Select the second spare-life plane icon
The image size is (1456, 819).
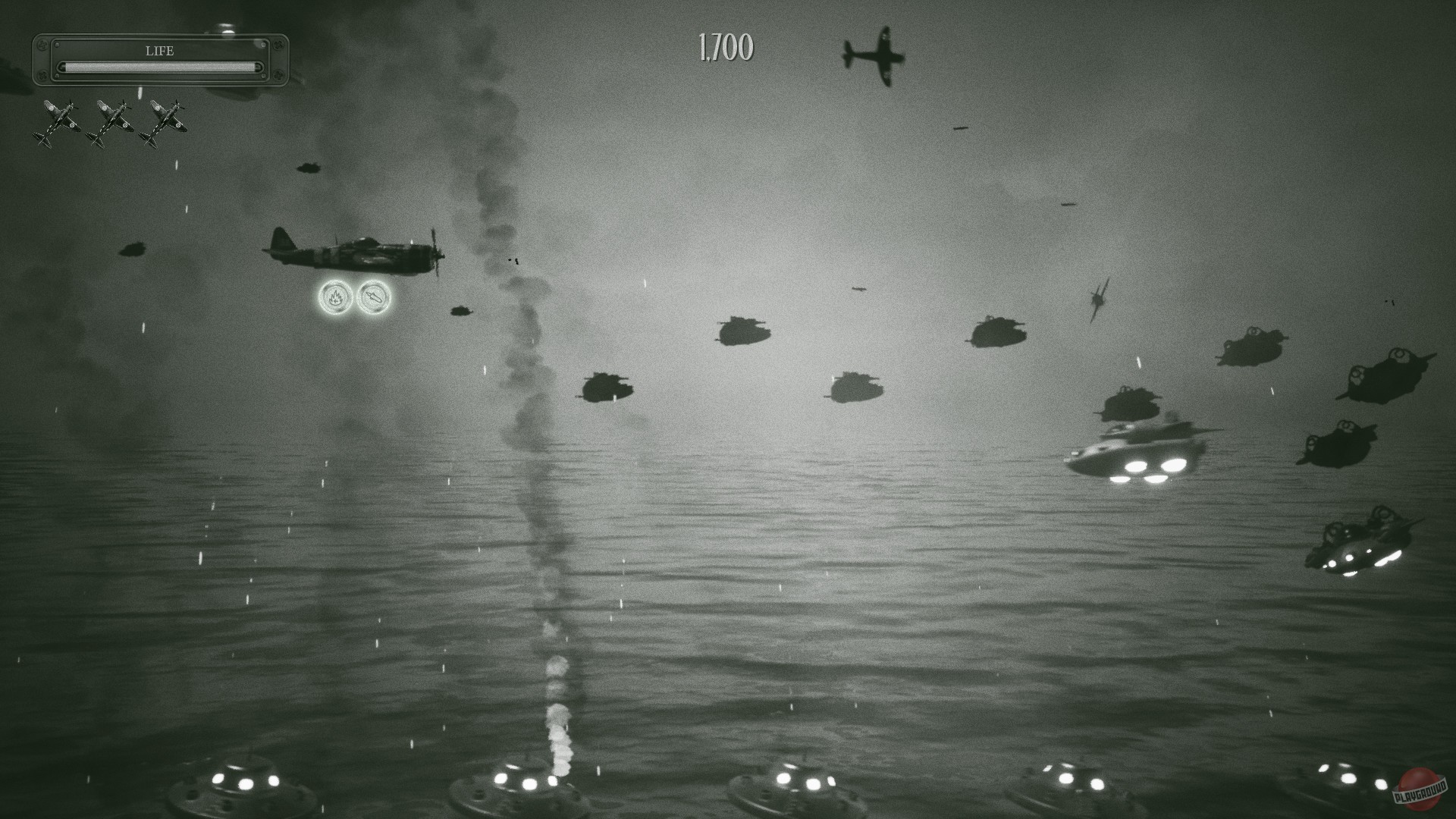(x=112, y=121)
